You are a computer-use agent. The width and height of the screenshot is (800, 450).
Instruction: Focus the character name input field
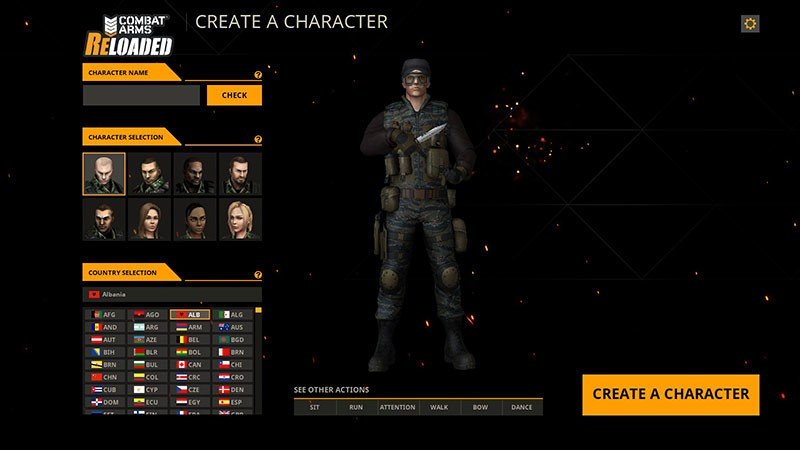(141, 95)
